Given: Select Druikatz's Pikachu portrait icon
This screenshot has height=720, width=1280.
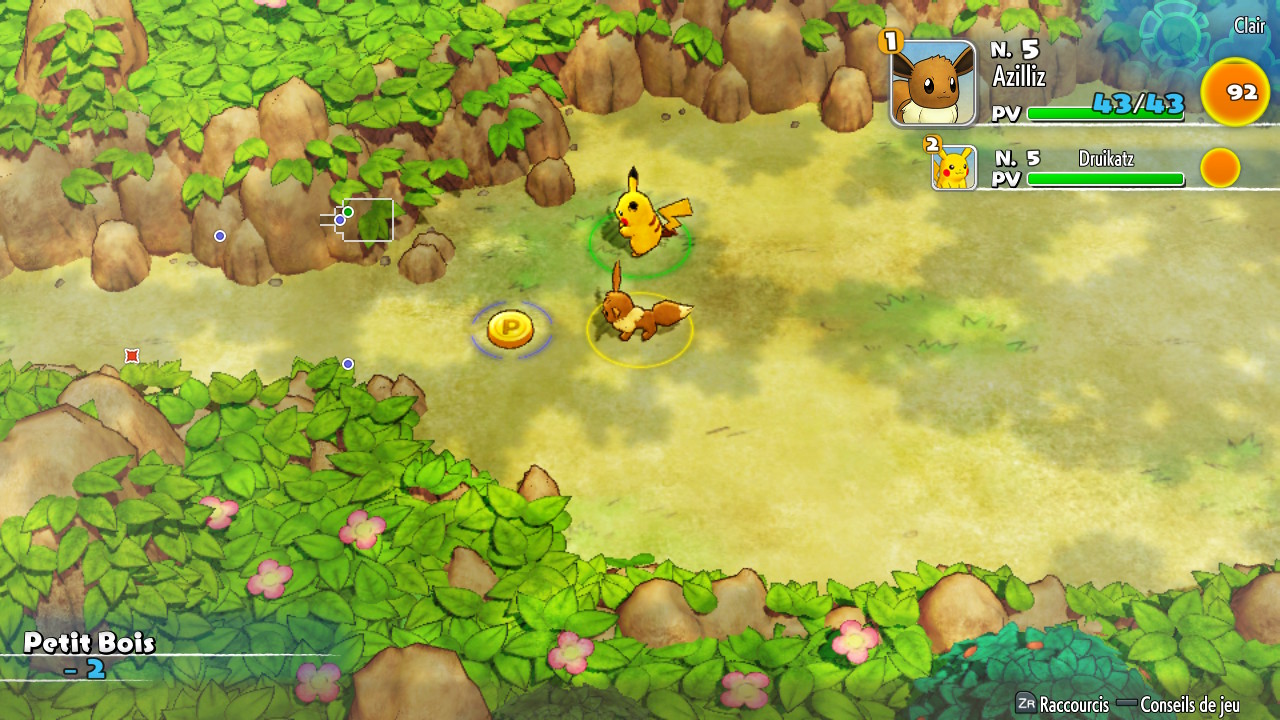Looking at the screenshot, I should [x=954, y=166].
